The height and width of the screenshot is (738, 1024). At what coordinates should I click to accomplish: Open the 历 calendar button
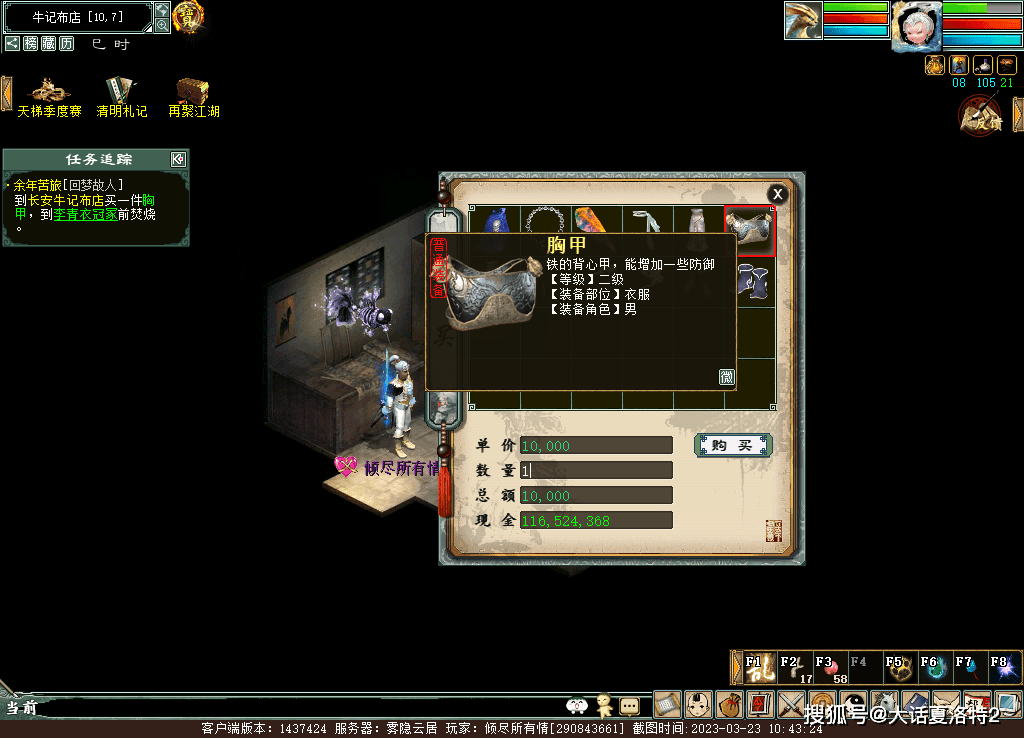pyautogui.click(x=66, y=43)
